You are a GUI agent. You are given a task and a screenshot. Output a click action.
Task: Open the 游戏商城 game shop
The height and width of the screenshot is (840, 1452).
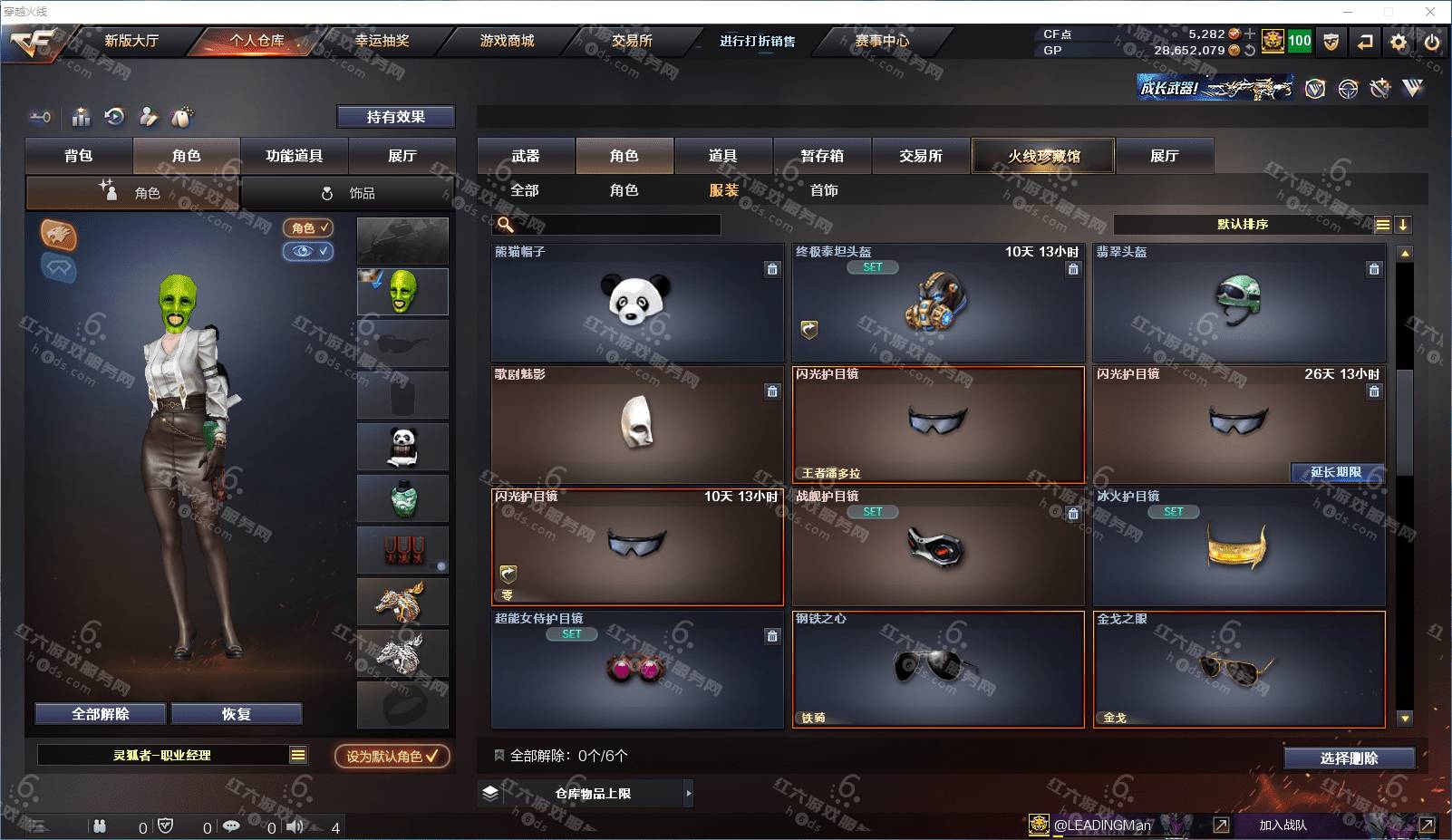pos(507,41)
